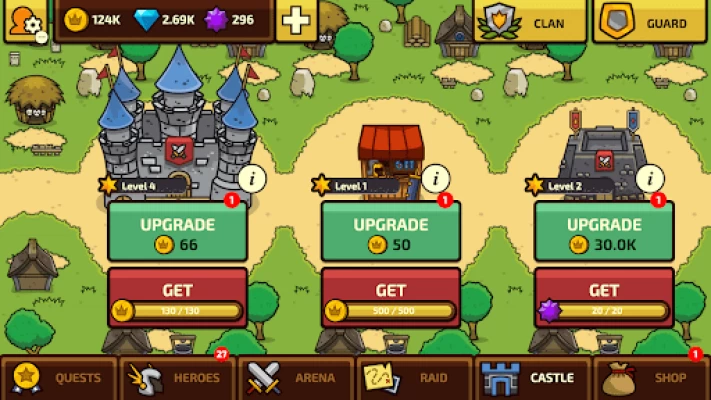Switch to the Arena tab

click(295, 378)
